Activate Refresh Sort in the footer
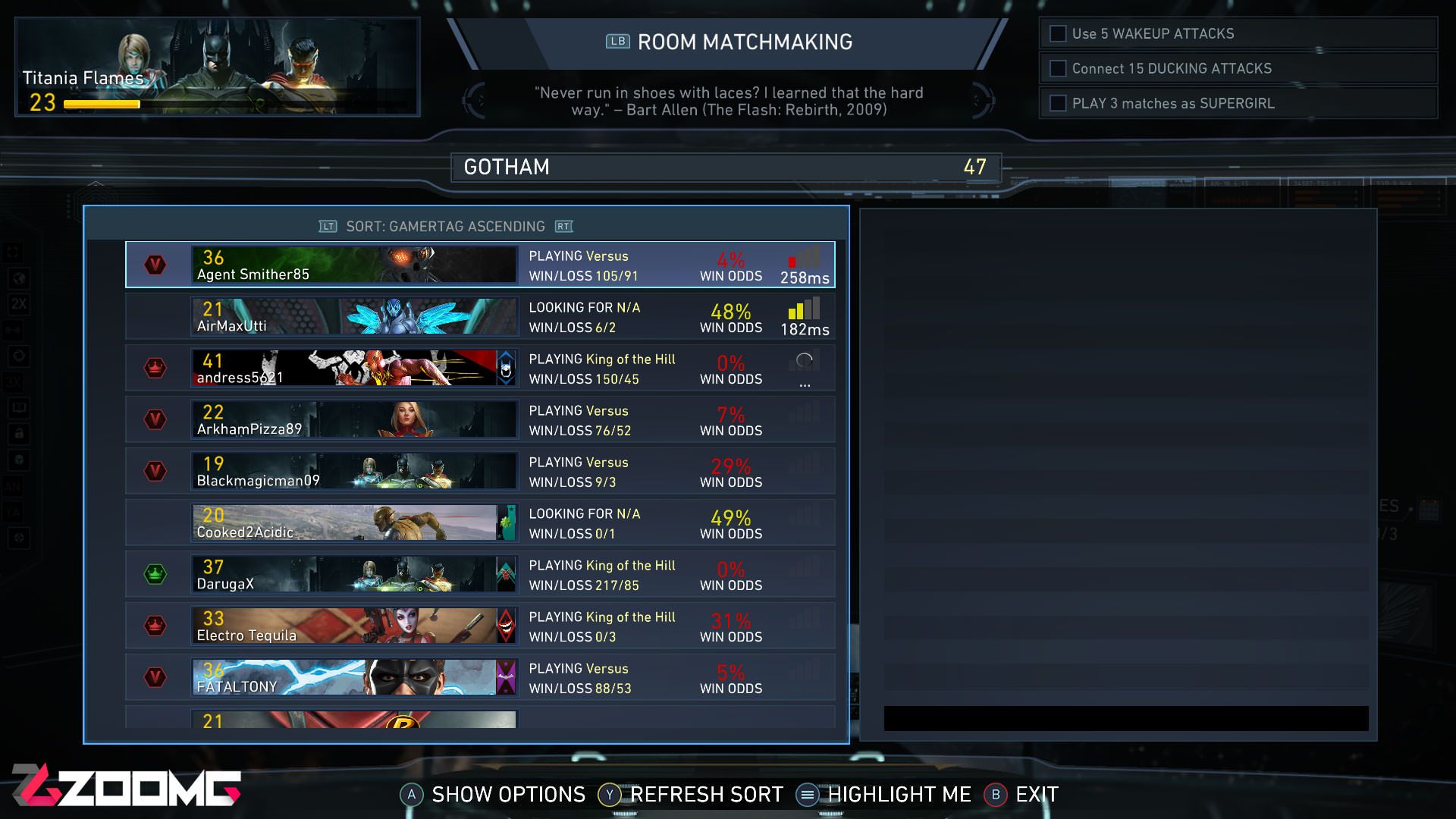 pyautogui.click(x=691, y=795)
